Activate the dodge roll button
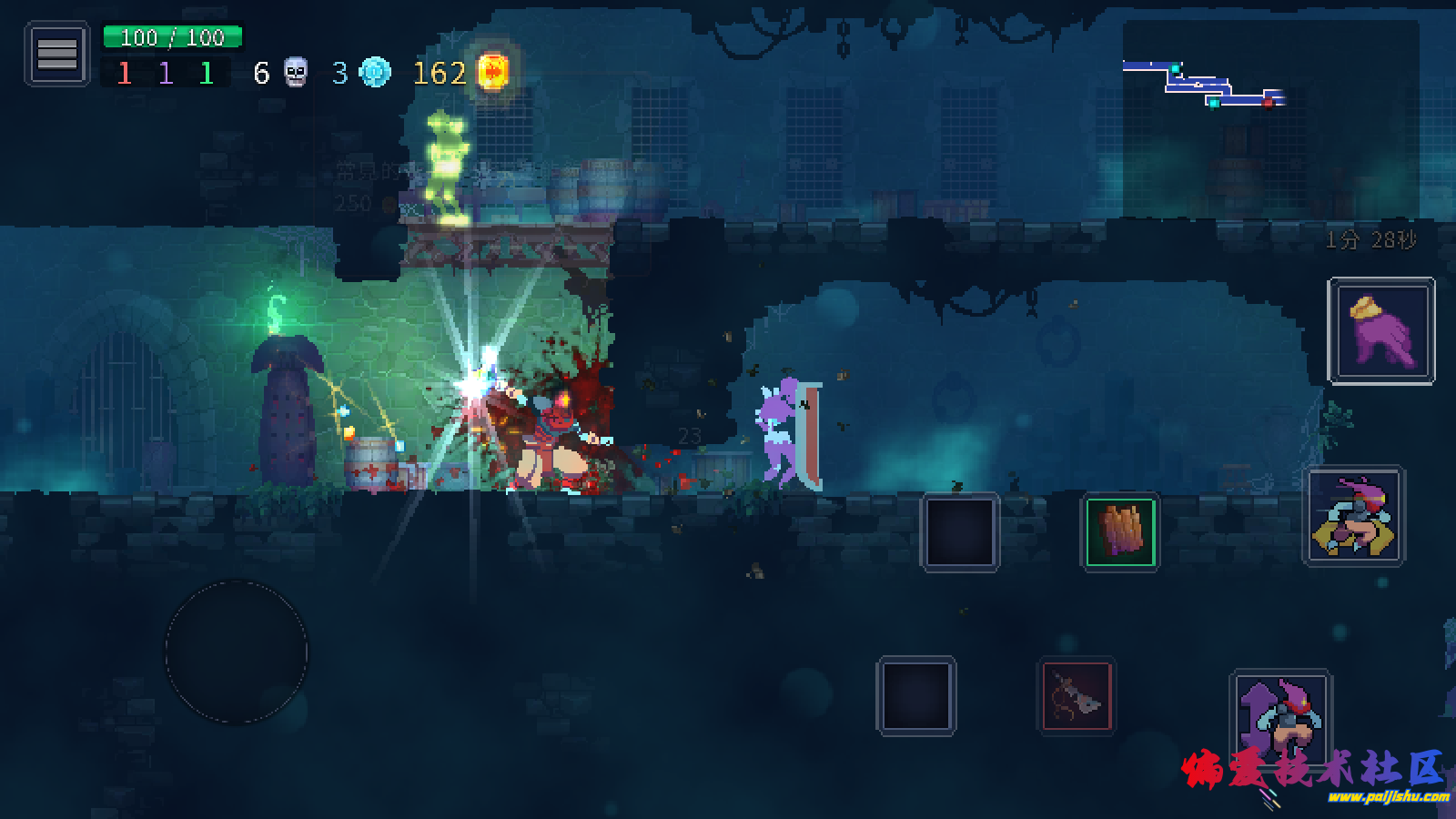 click(x=1355, y=516)
